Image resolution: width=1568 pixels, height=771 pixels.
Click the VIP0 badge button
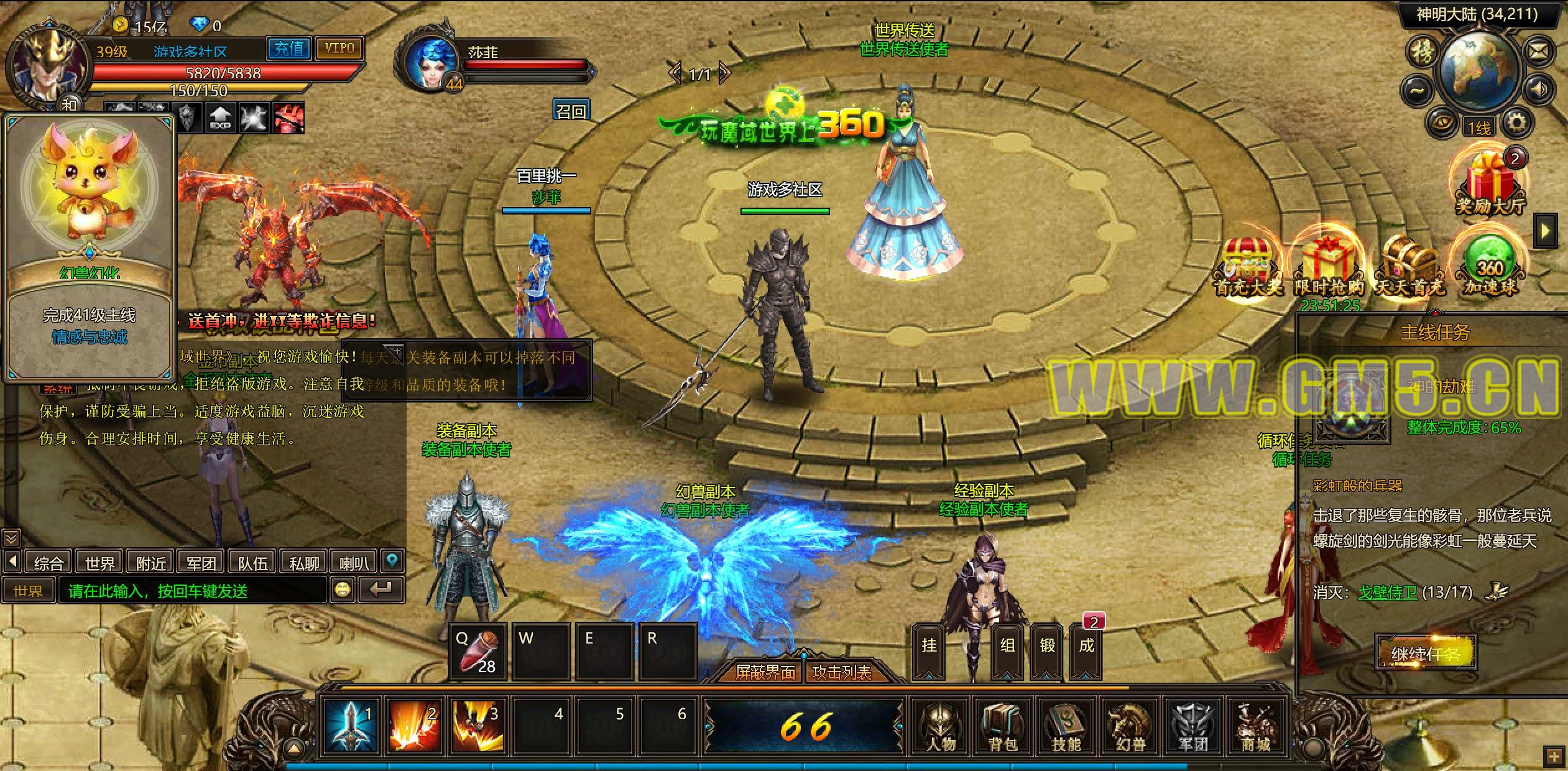(x=339, y=48)
